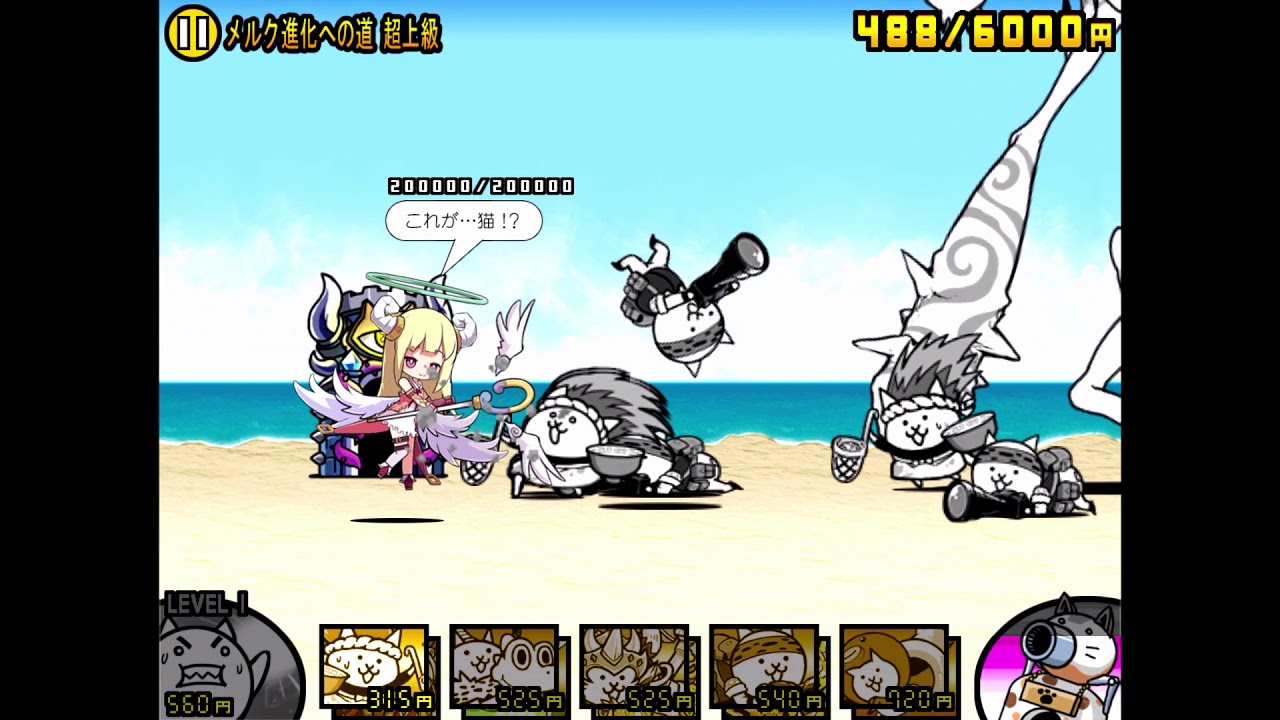The height and width of the screenshot is (720, 1280).
Task: Deploy the 720 yen cat unit
Action: [x=894, y=667]
